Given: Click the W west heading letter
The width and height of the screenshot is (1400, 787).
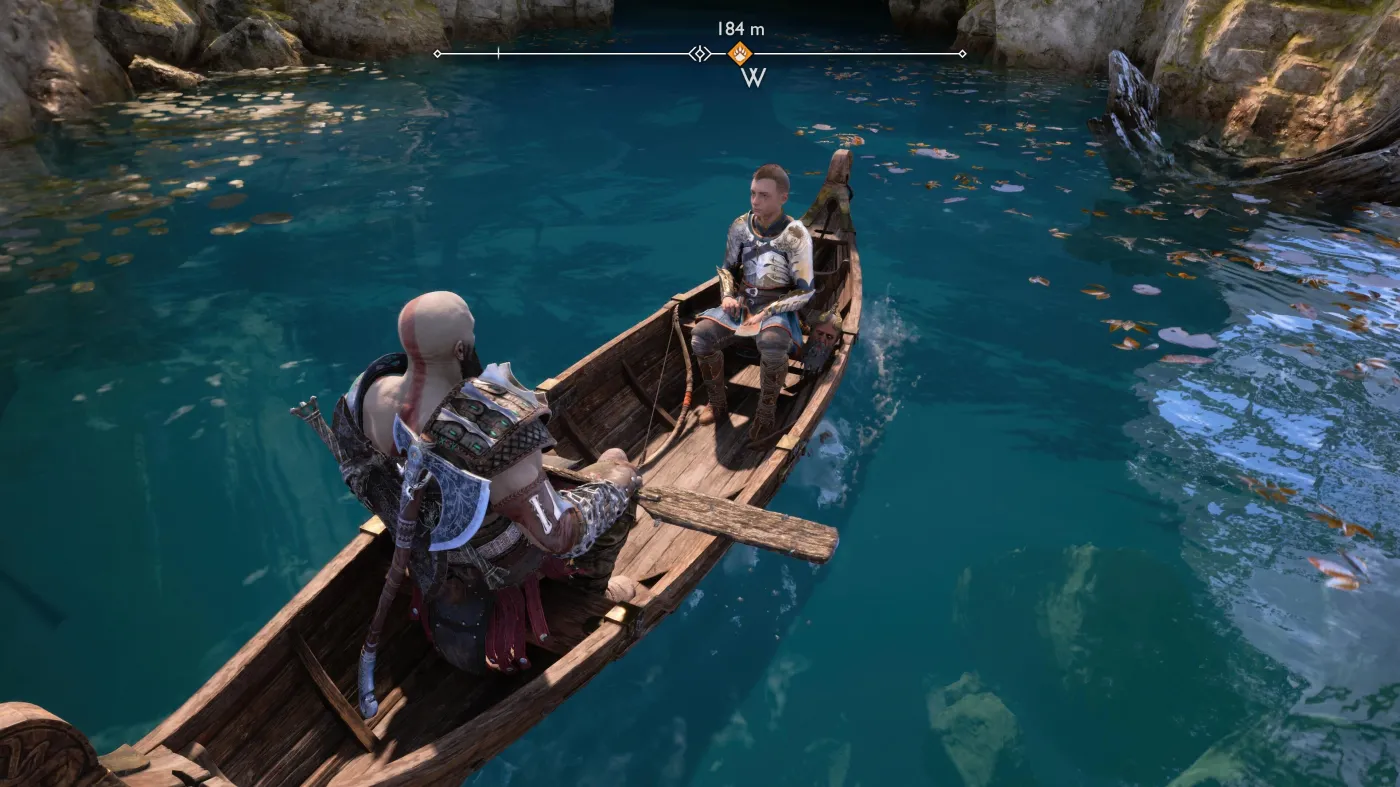Looking at the screenshot, I should [x=753, y=78].
